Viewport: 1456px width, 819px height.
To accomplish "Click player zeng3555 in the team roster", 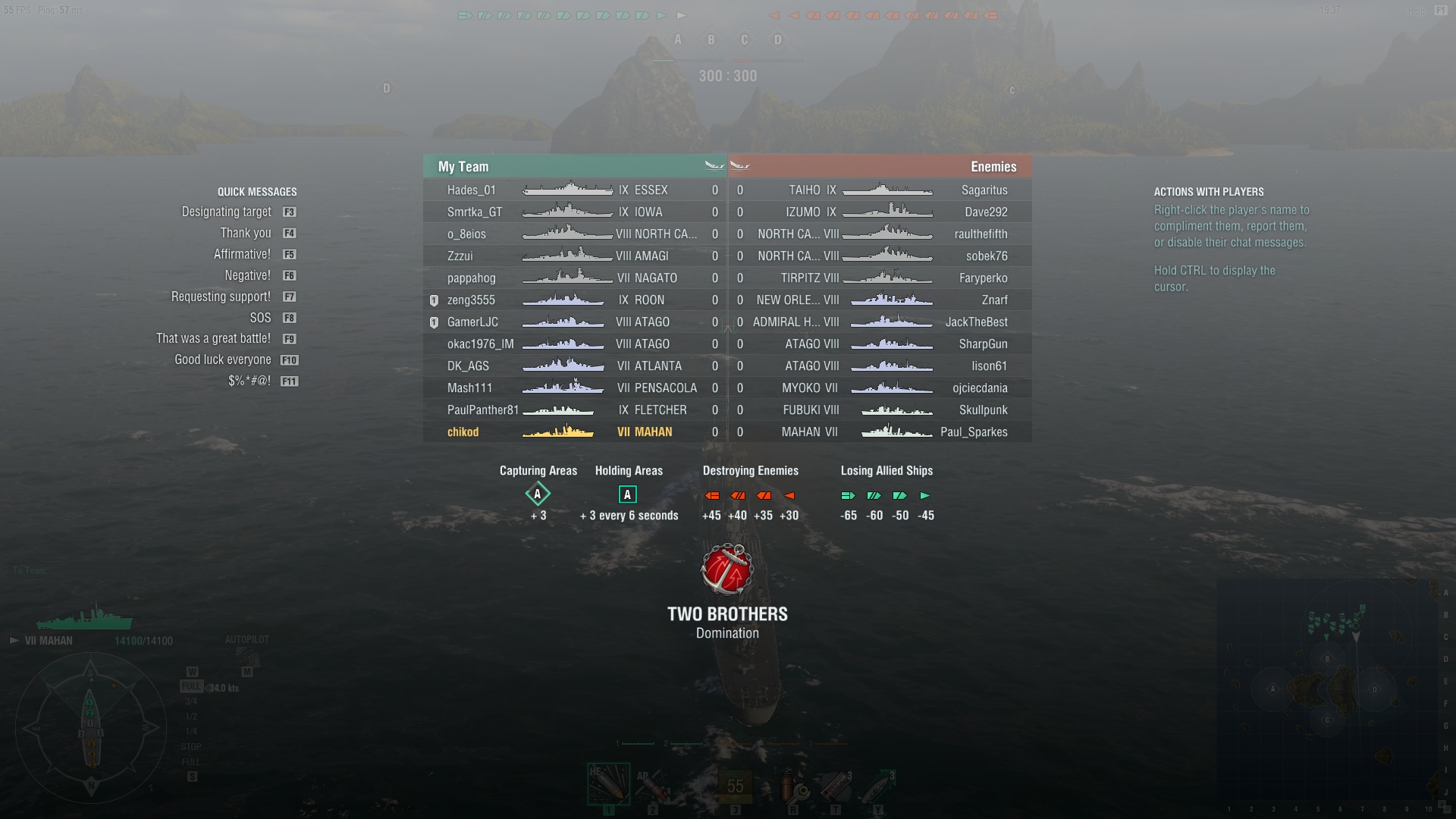I will pyautogui.click(x=471, y=300).
